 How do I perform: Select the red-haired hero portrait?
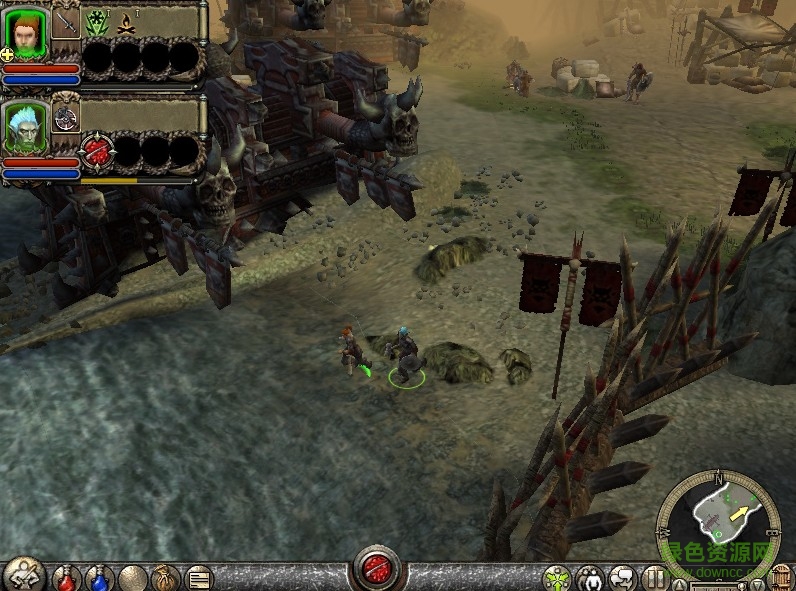[25, 34]
